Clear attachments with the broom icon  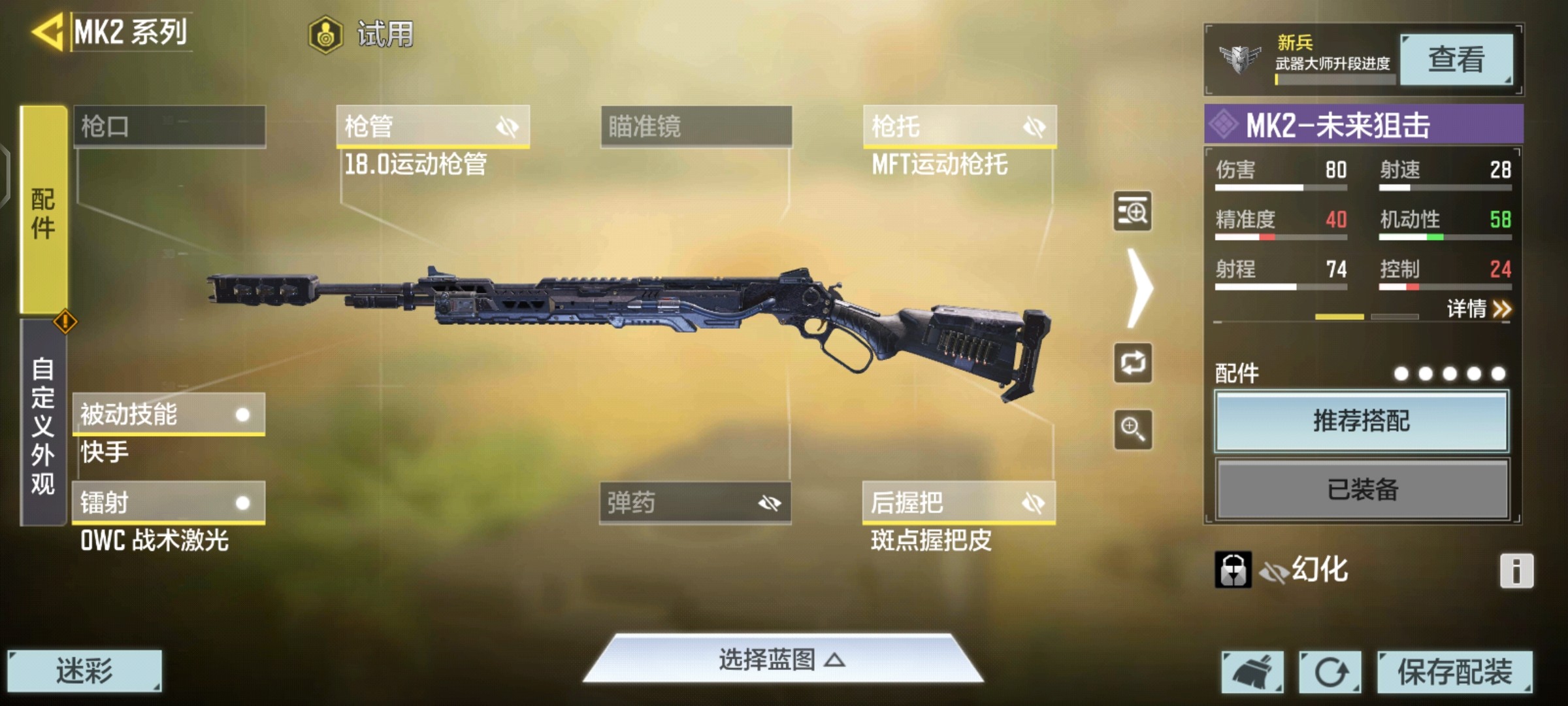pos(1252,671)
